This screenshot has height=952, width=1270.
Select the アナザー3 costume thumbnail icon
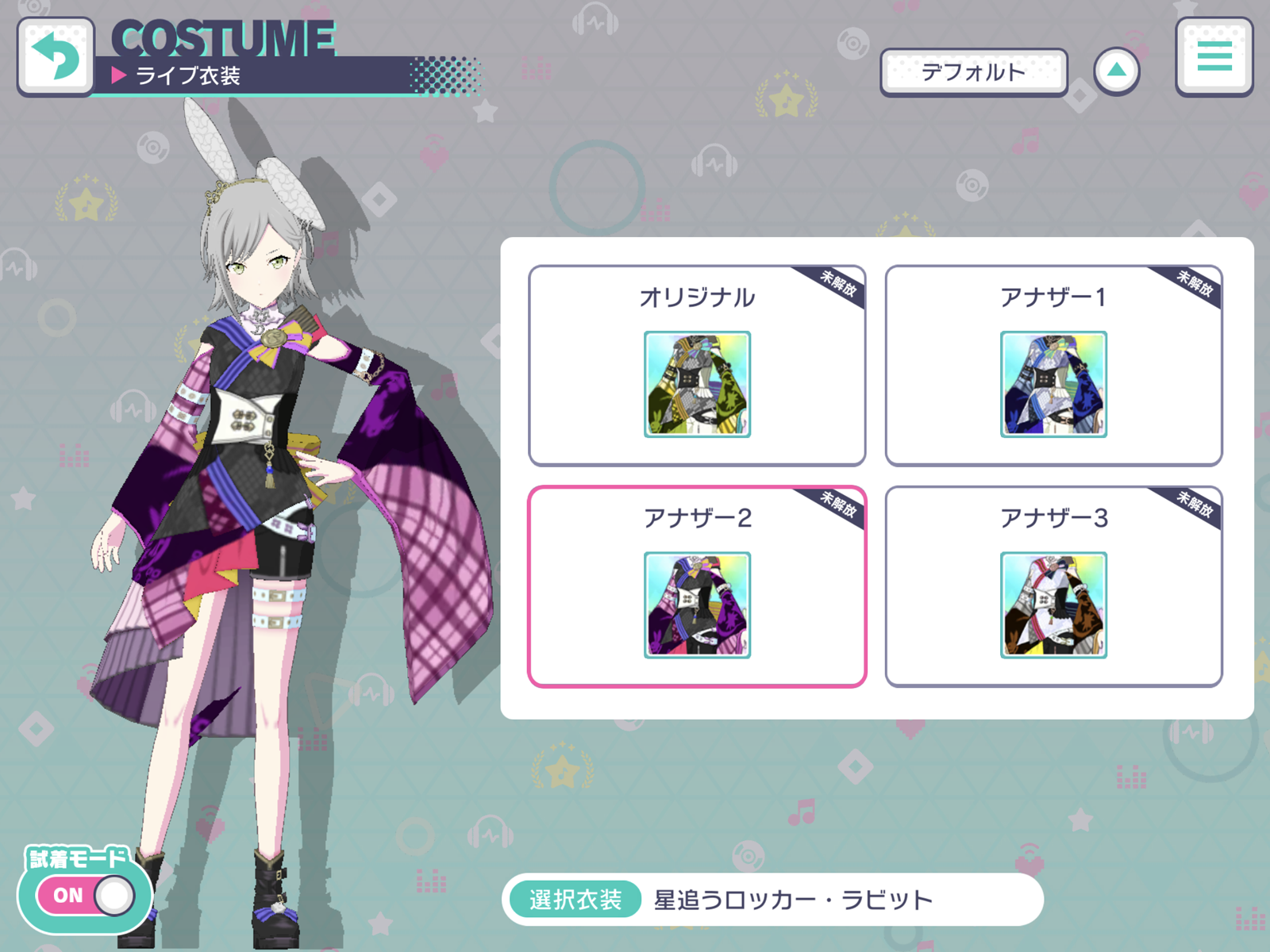(x=1053, y=605)
